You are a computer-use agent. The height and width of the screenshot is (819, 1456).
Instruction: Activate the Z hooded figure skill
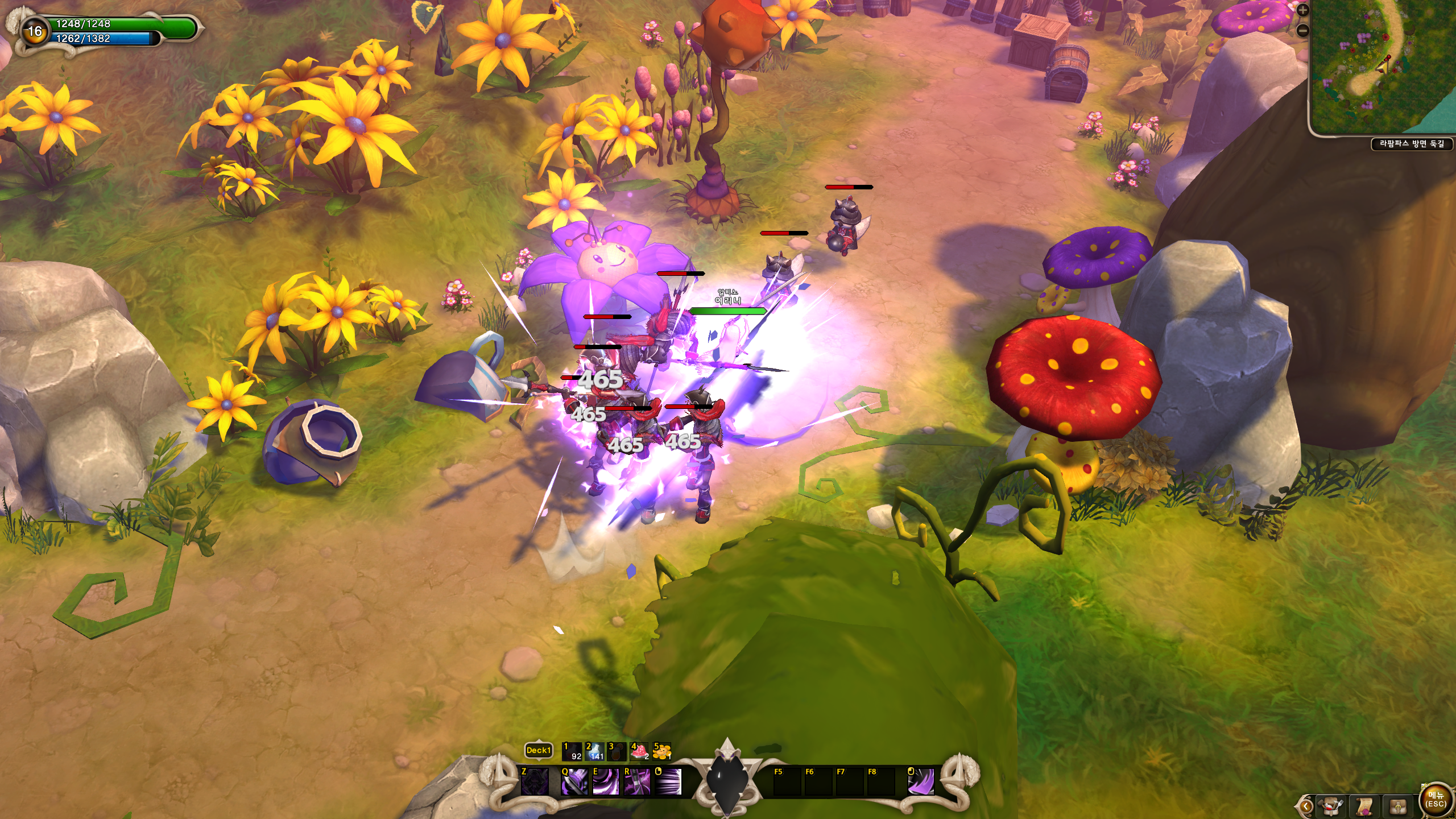[x=535, y=781]
